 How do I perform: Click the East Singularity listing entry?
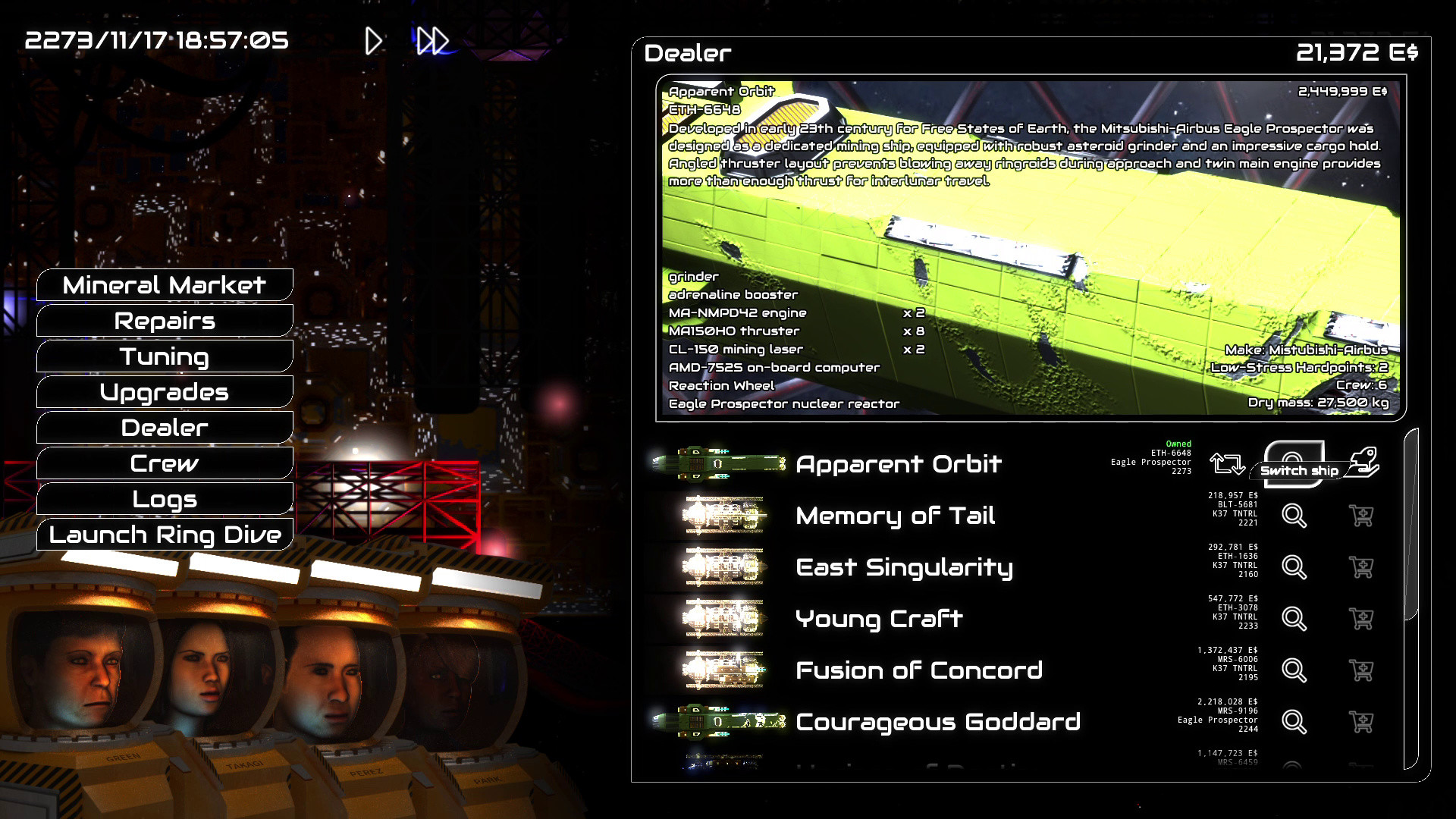point(903,567)
